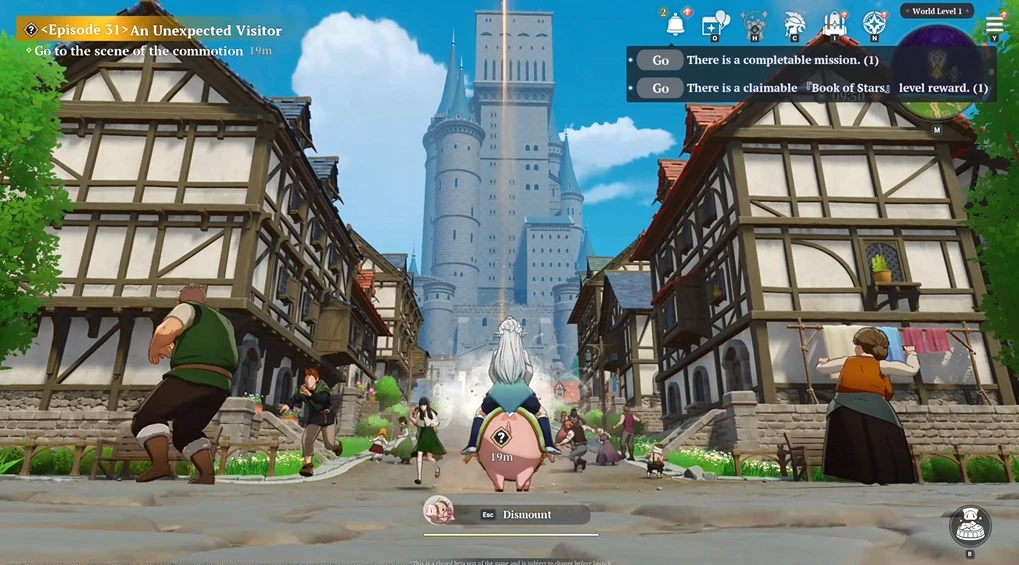Open the chef cooking icon
Viewport: 1019px width, 565px height.
[x=969, y=525]
